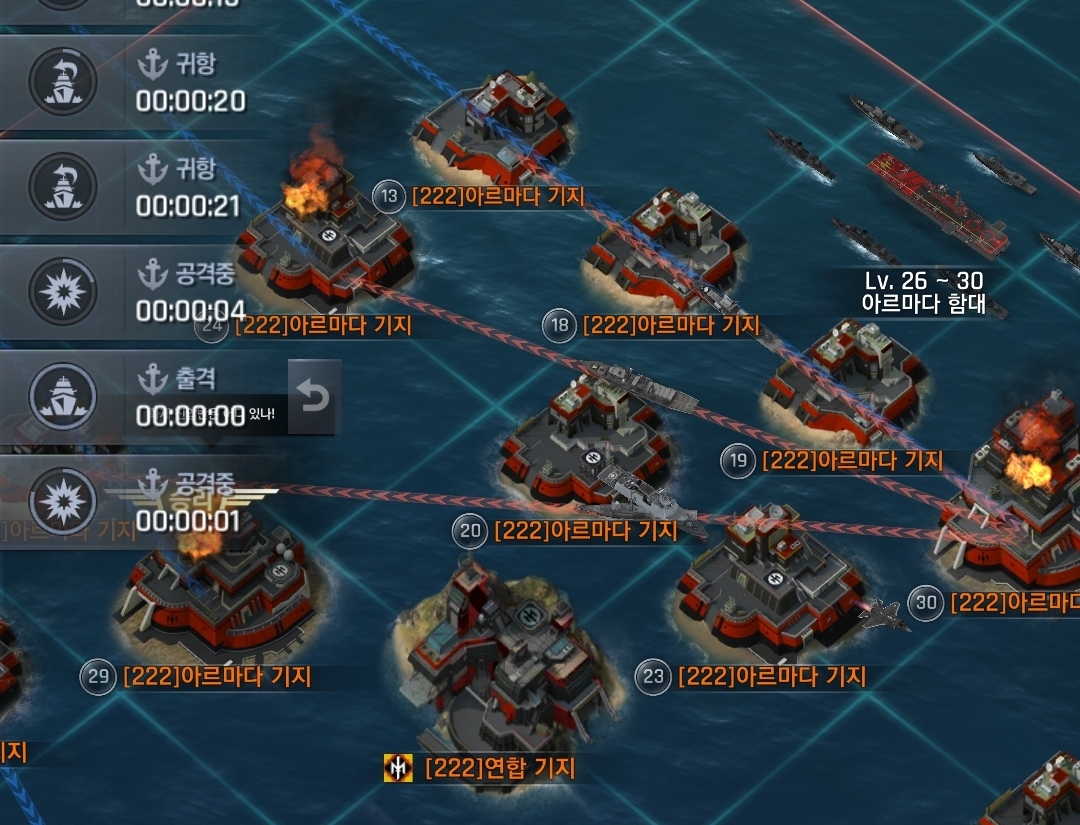
Task: Select the 귀항 march row showing 00:00:20
Action: [x=140, y=83]
